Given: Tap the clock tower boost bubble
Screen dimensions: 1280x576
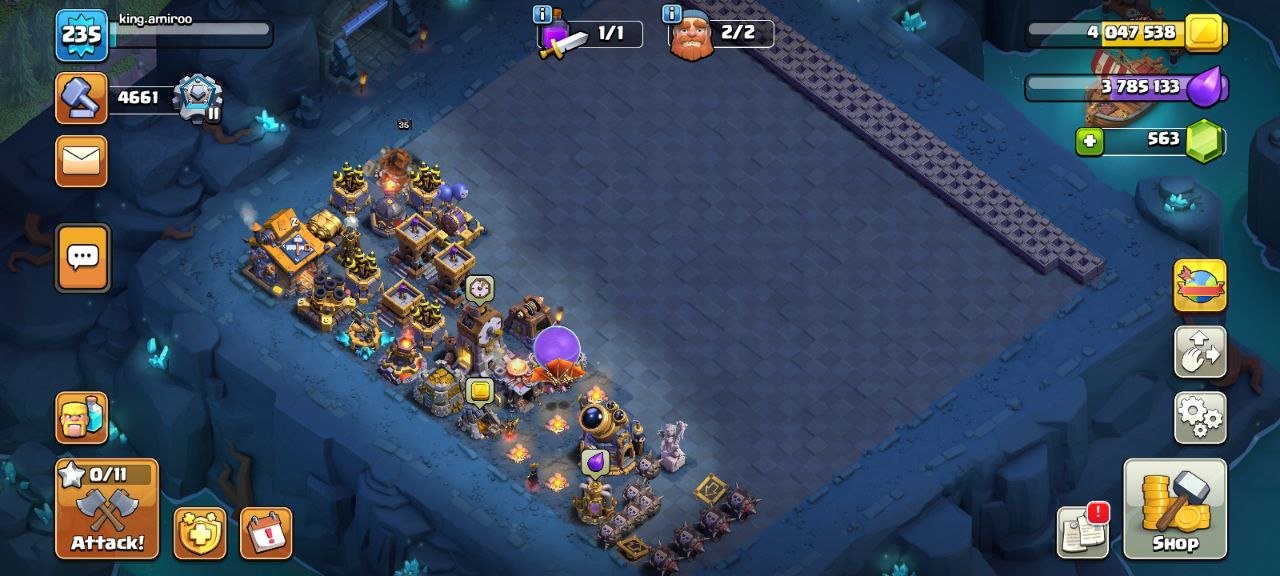Looking at the screenshot, I should coord(479,288).
